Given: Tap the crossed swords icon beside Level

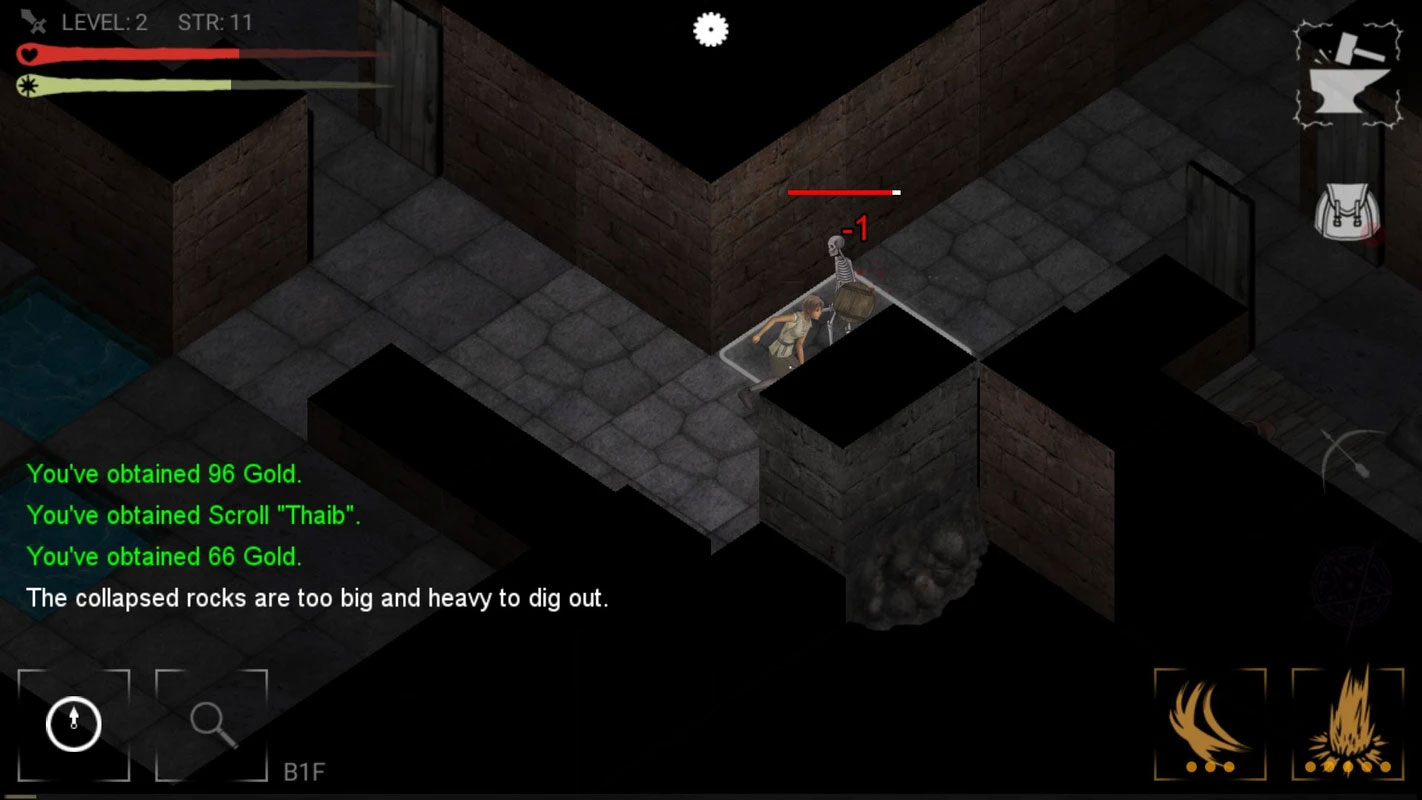Looking at the screenshot, I should (34, 21).
